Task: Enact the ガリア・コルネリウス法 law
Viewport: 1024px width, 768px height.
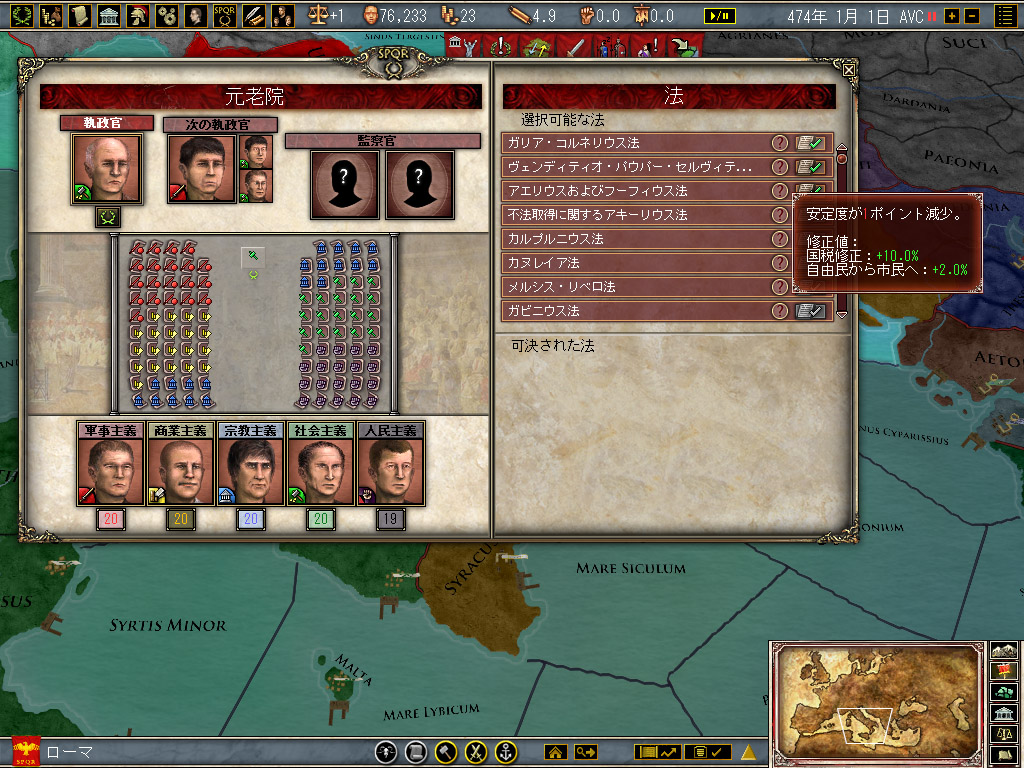Action: [x=810, y=143]
